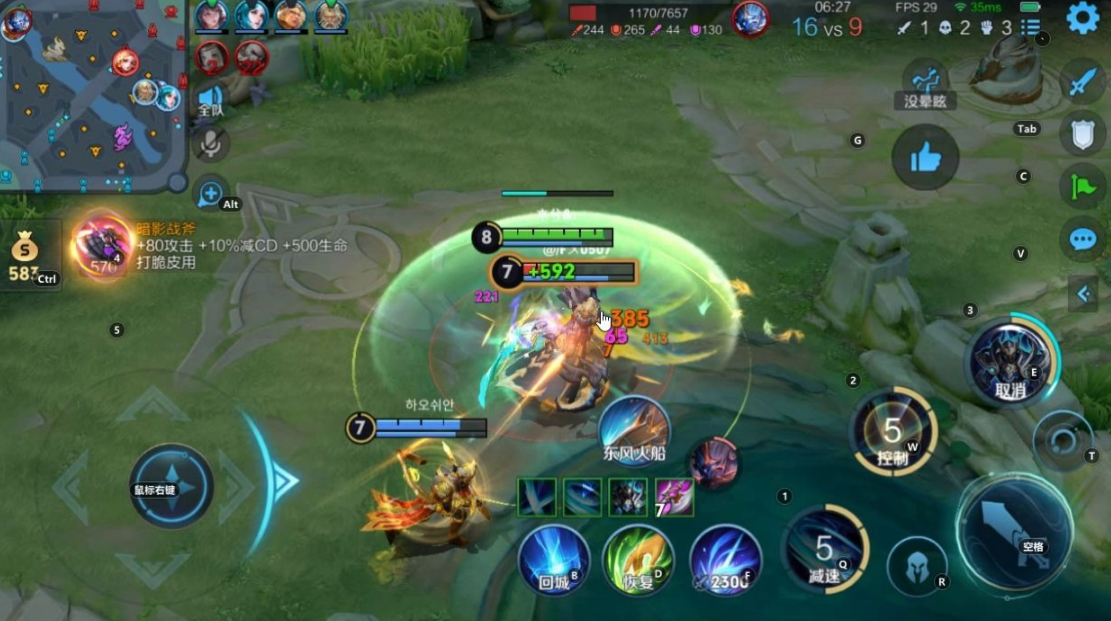1111x621 pixels.
Task: Open the scoreboard list icon
Action: [1031, 27]
